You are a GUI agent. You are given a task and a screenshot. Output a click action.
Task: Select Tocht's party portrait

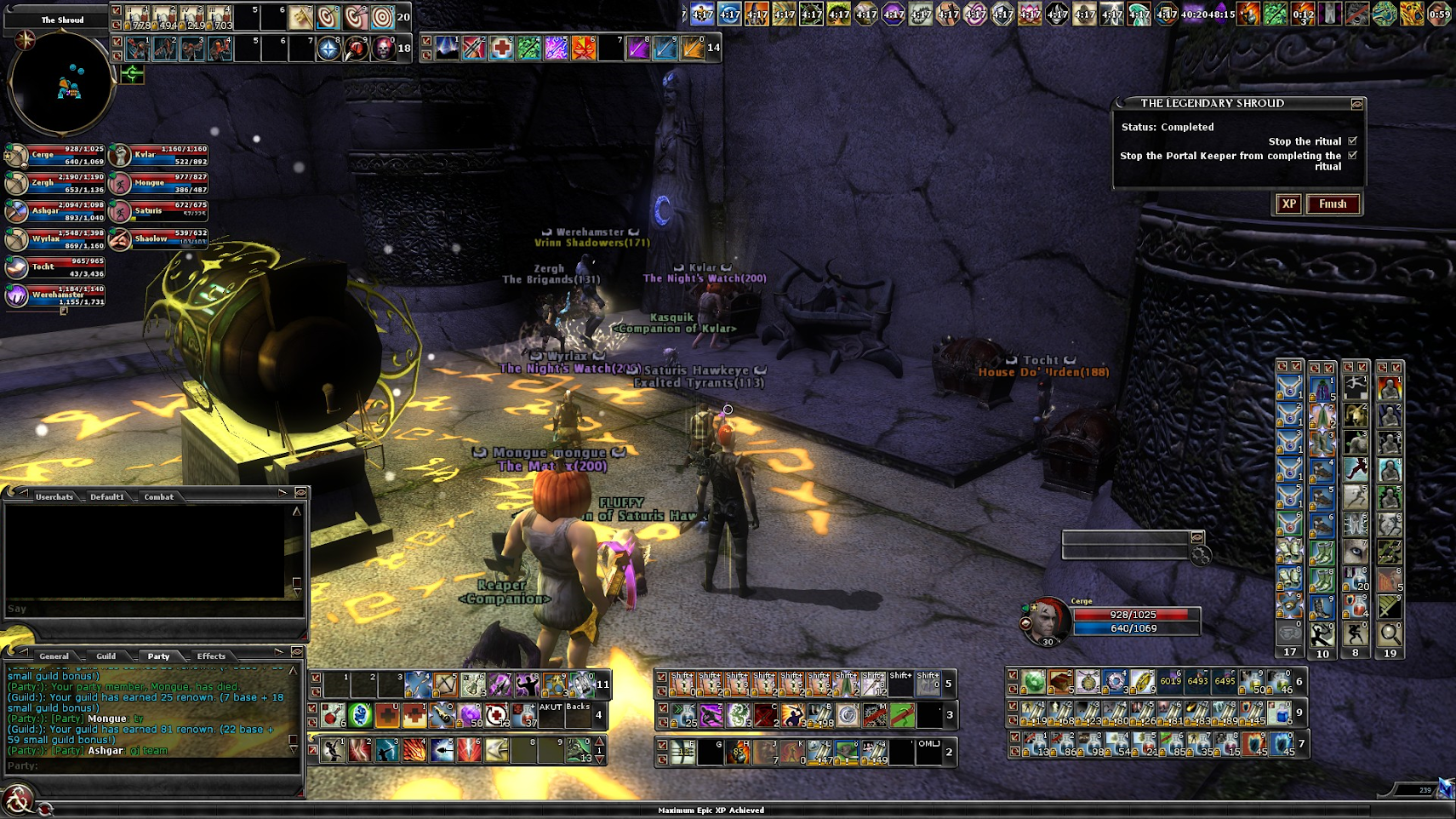(17, 267)
